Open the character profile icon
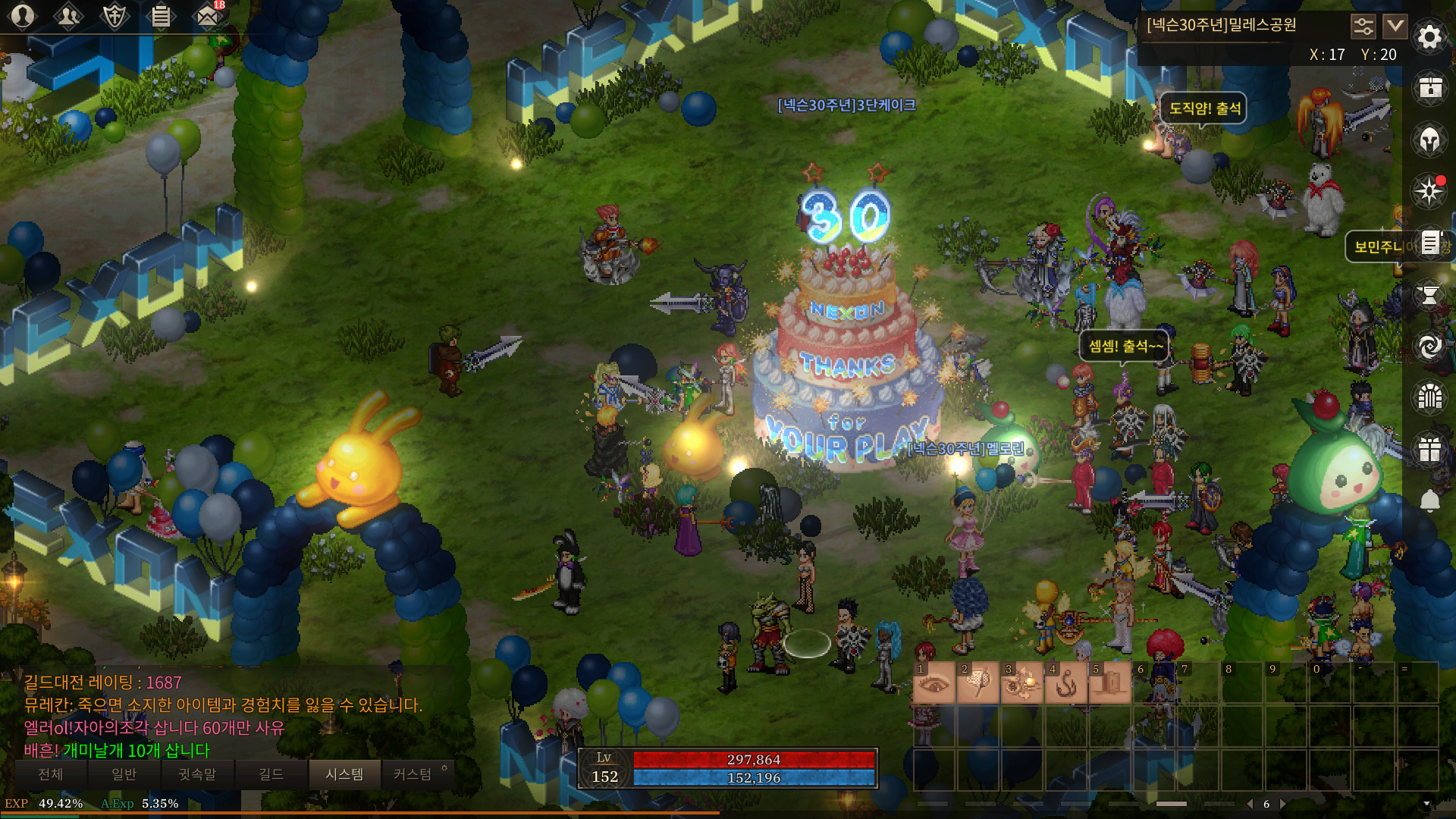 click(x=23, y=16)
